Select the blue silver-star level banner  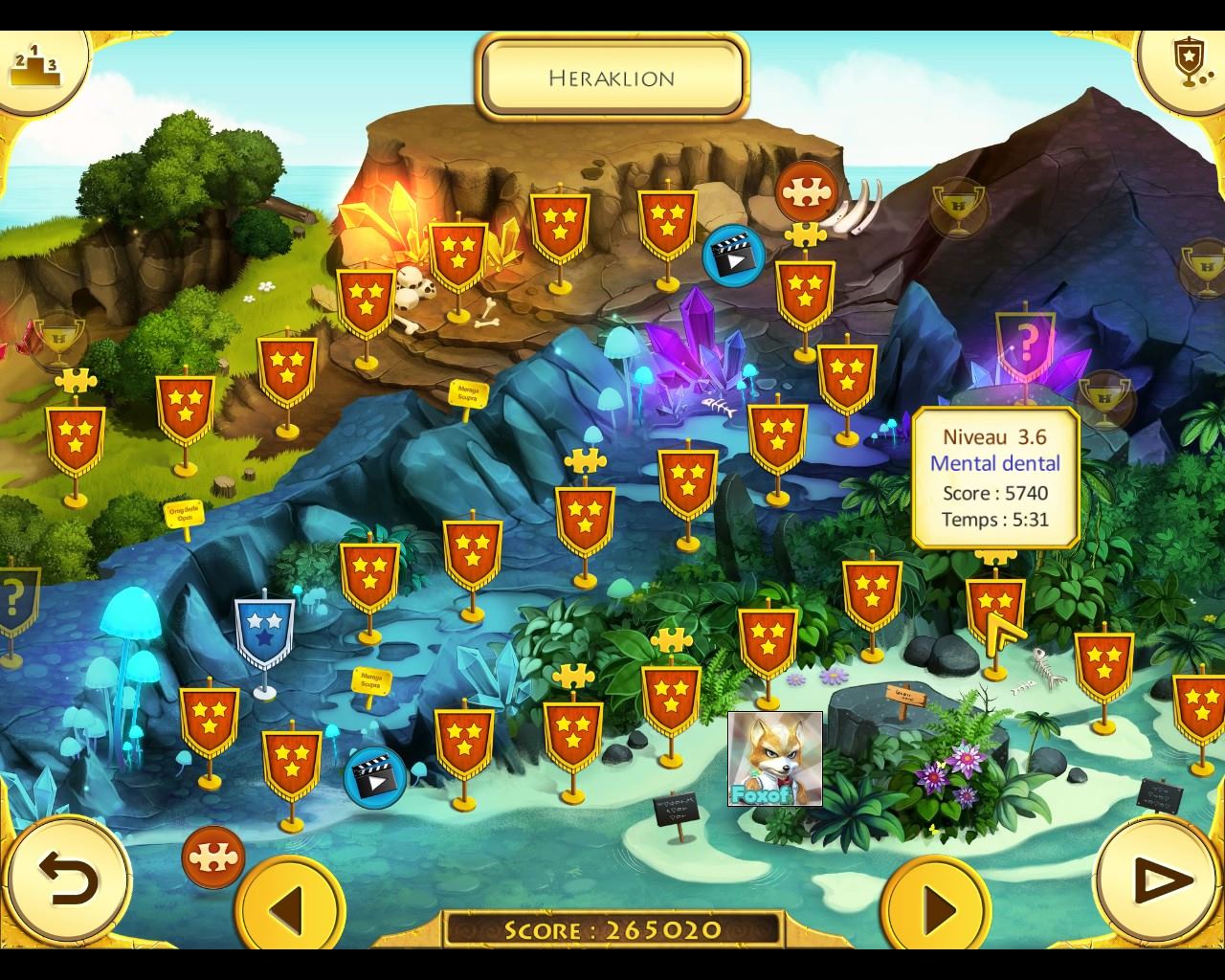click(x=264, y=631)
